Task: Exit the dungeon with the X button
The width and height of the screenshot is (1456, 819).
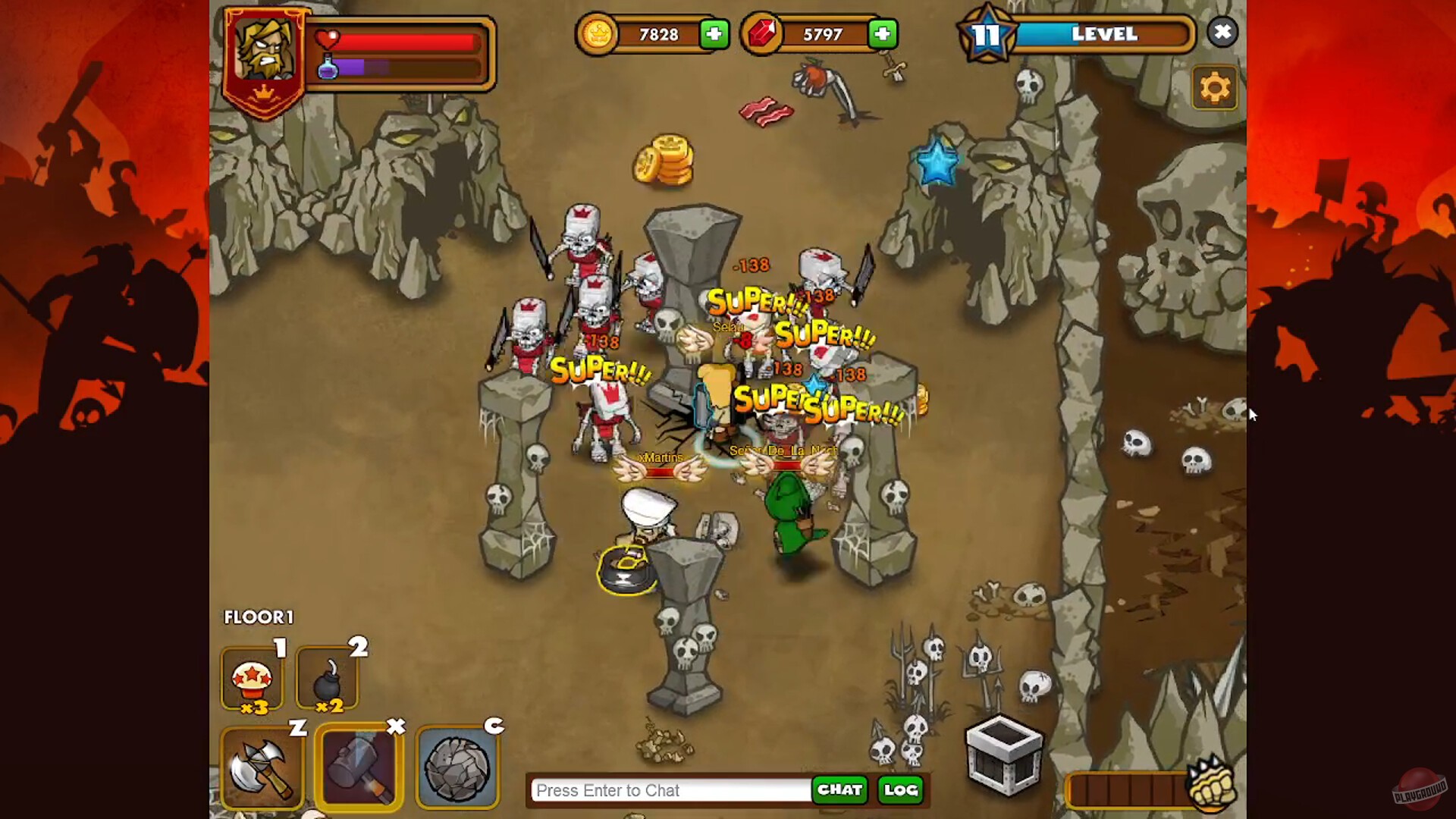Action: tap(1222, 32)
